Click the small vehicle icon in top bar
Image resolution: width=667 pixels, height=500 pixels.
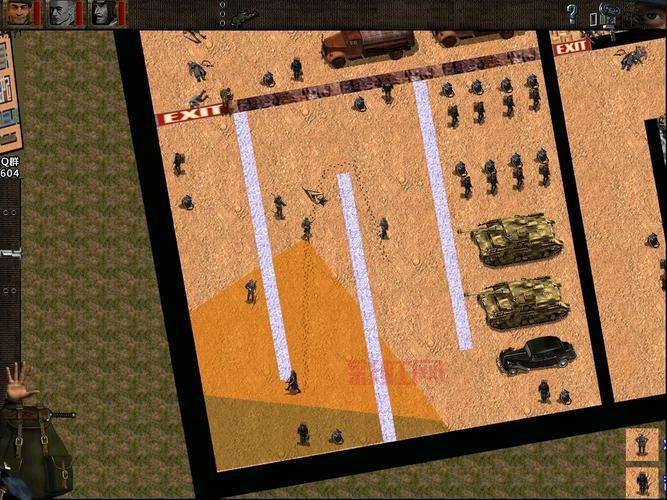pyautogui.click(x=243, y=17)
